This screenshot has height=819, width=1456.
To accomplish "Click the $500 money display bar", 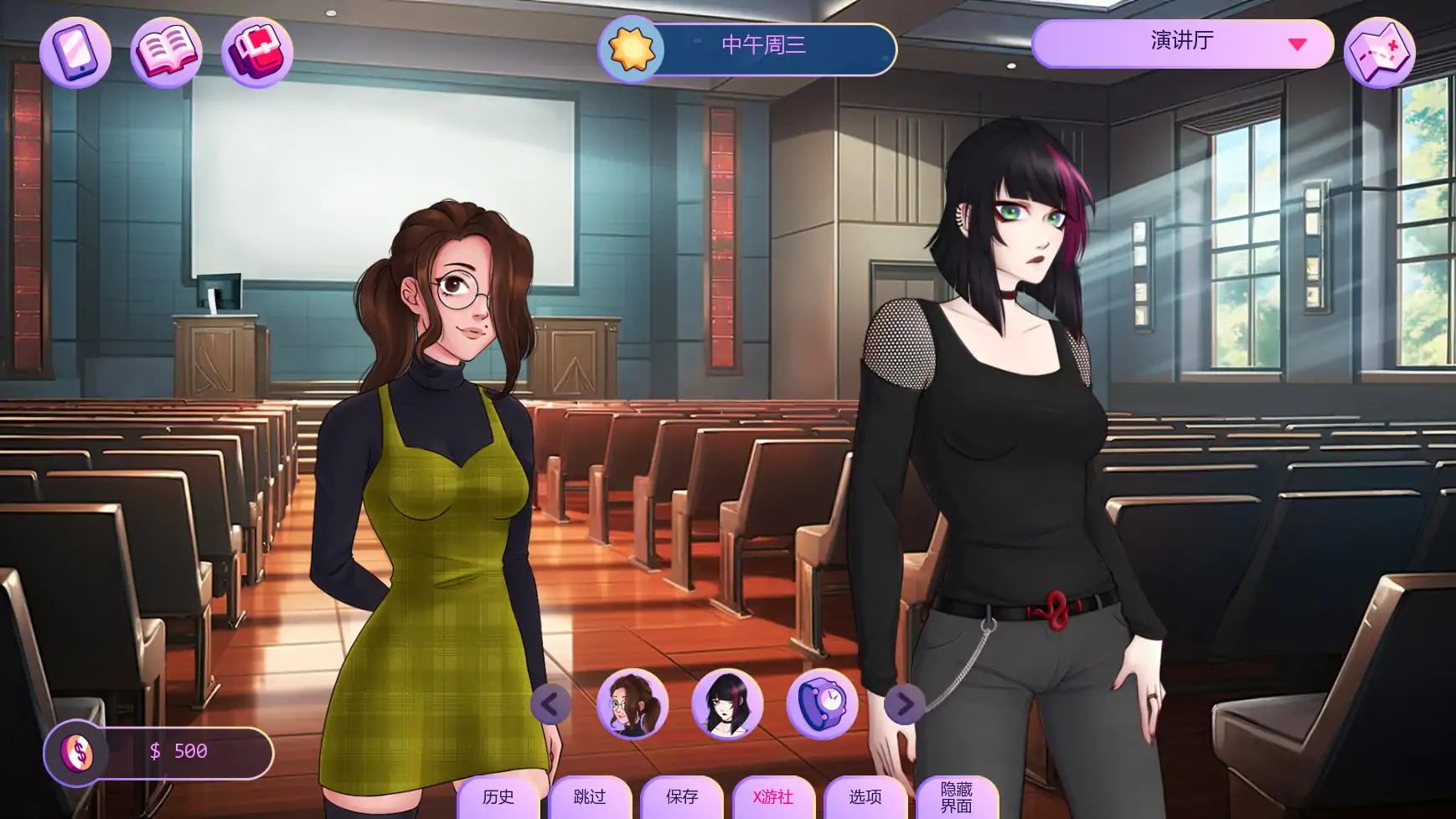I will tap(180, 751).
